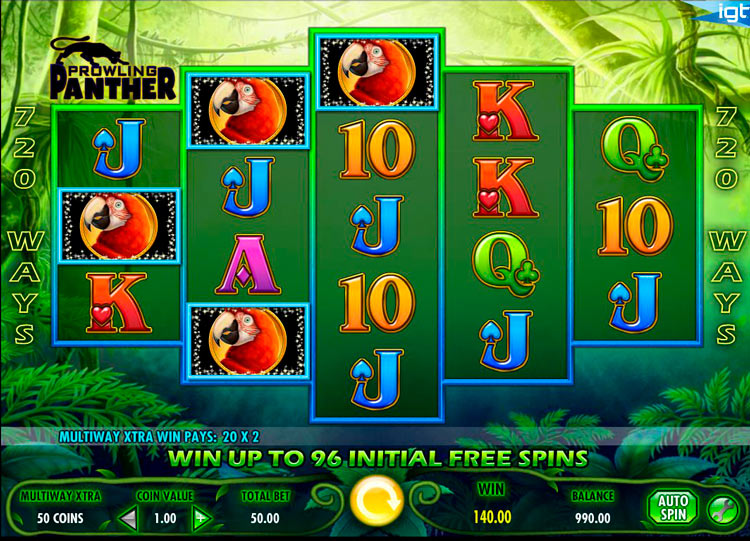750x541 pixels.
Task: Open the green wrench settings button
Action: pos(720,509)
